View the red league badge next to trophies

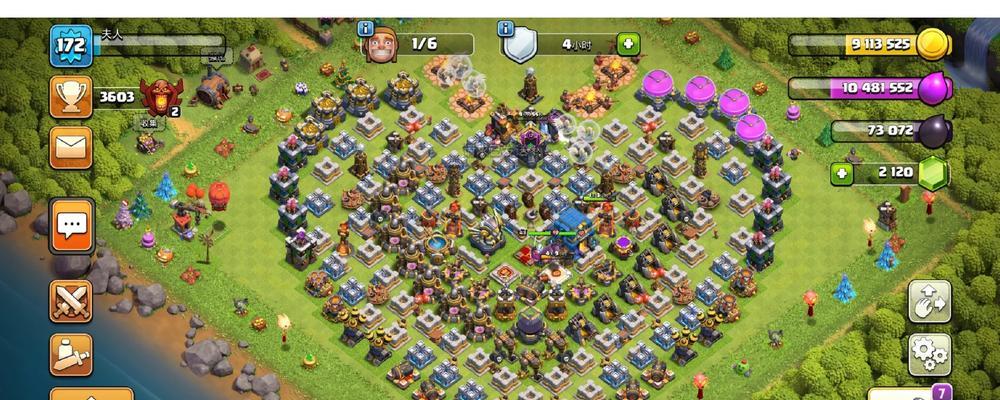160,96
